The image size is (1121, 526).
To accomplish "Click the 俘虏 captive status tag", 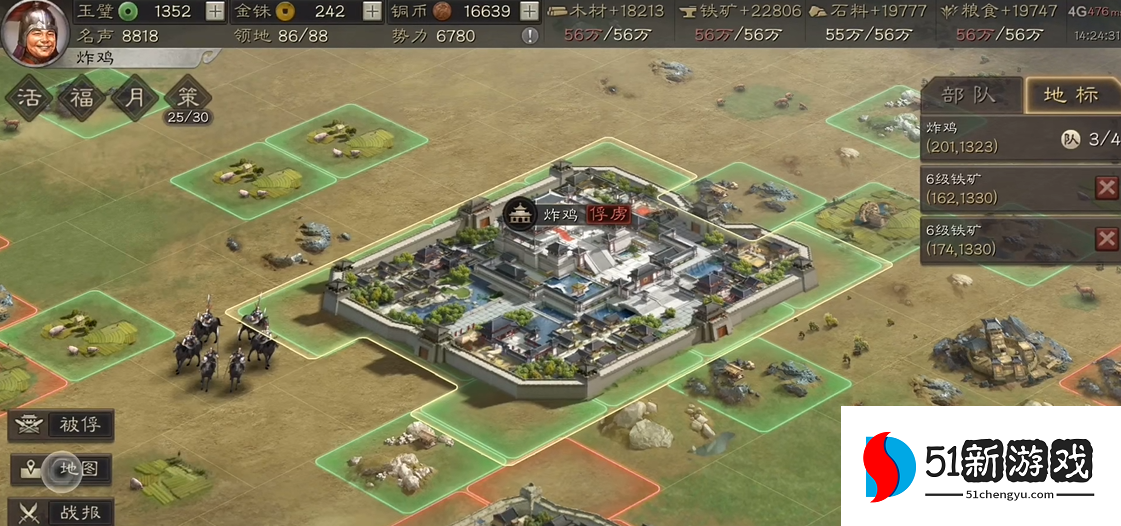I will pyautogui.click(x=608, y=214).
